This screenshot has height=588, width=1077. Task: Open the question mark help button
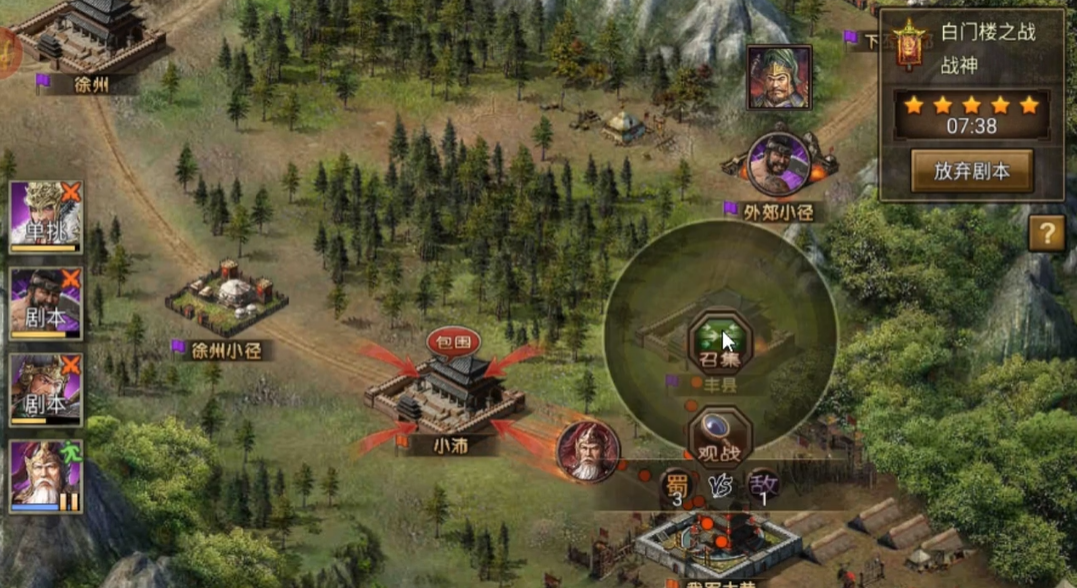coord(1046,234)
